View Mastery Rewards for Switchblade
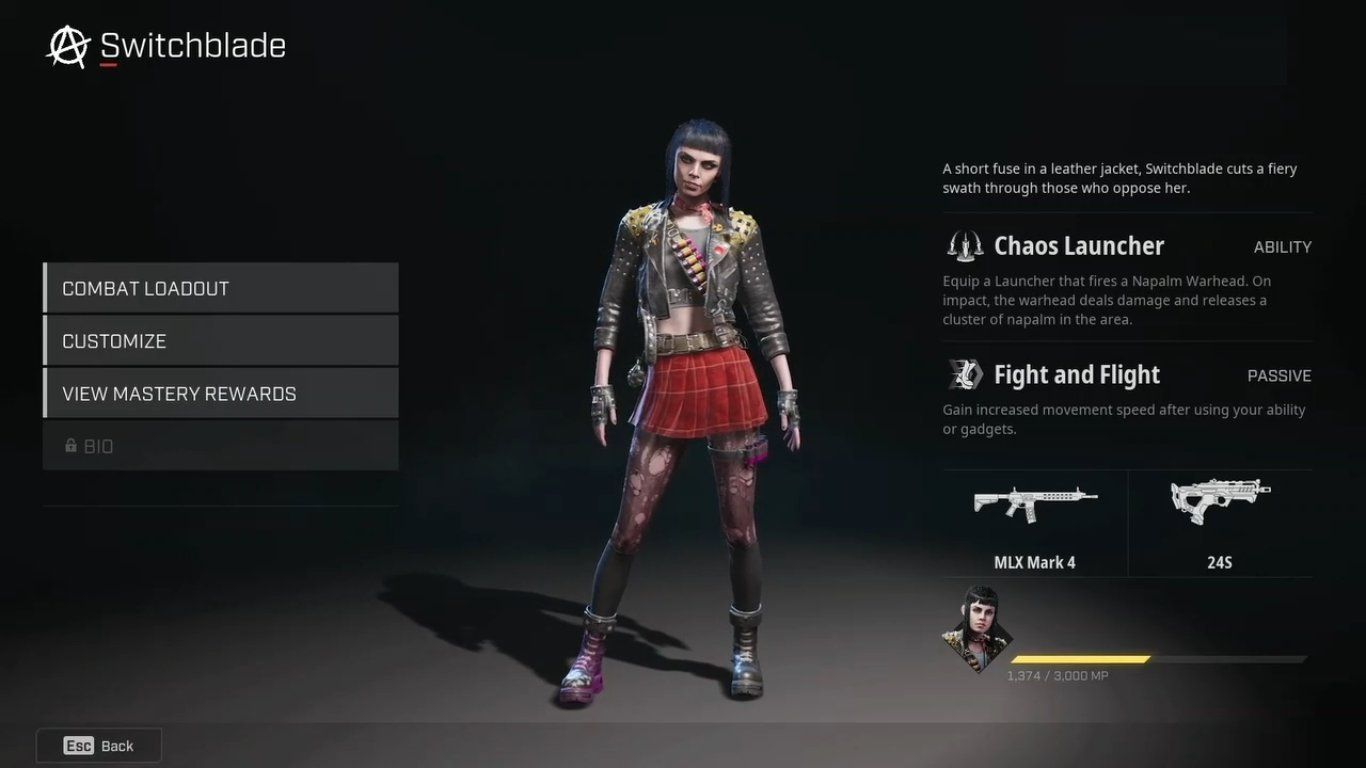 tap(221, 394)
